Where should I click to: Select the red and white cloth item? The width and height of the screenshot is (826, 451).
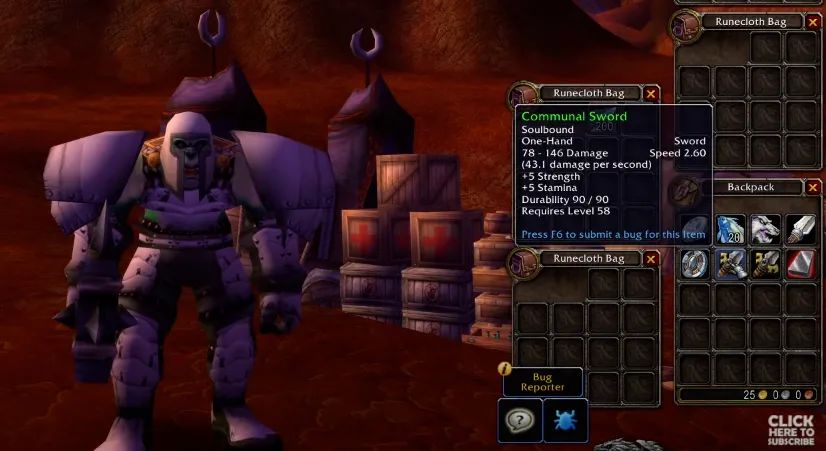click(x=800, y=264)
